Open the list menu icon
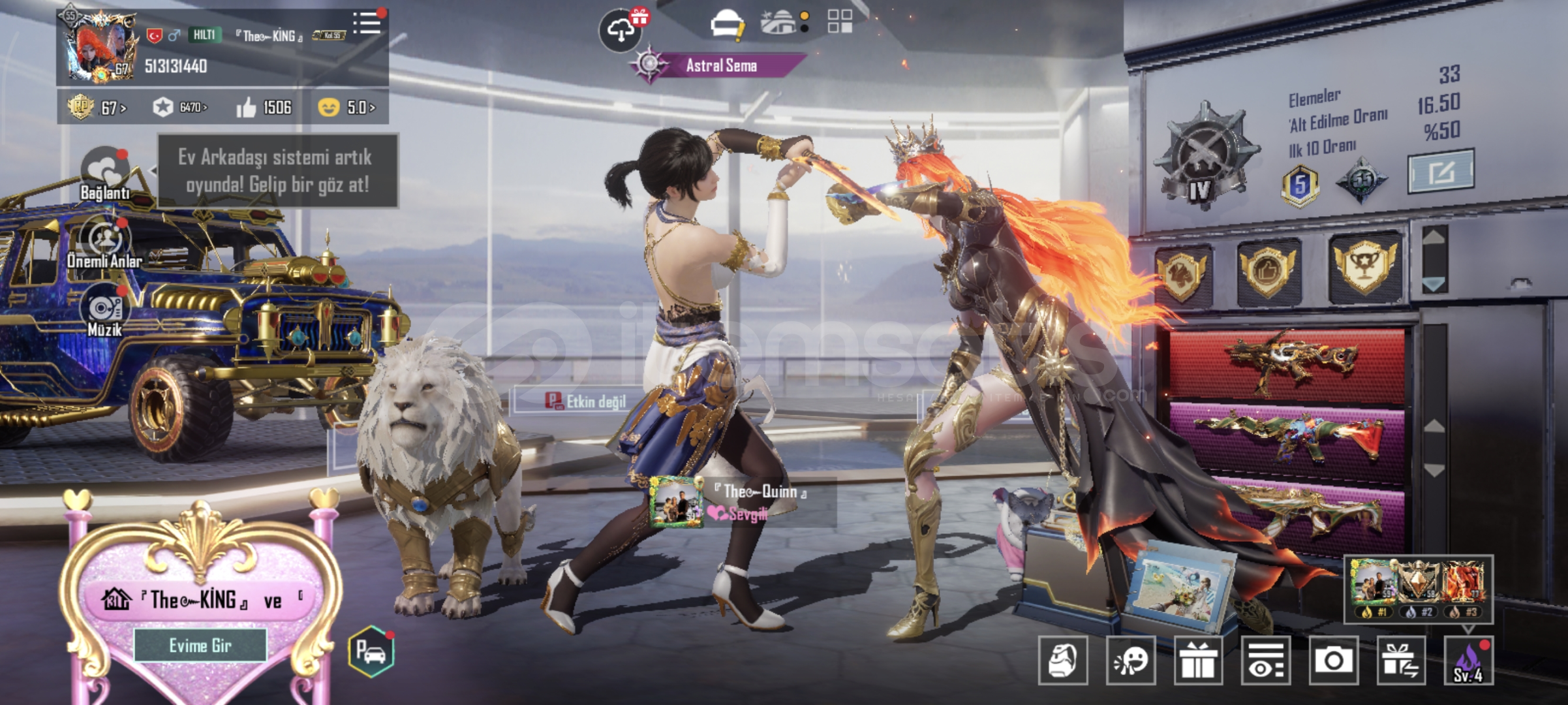Viewport: 1568px width, 705px height. 367,23
